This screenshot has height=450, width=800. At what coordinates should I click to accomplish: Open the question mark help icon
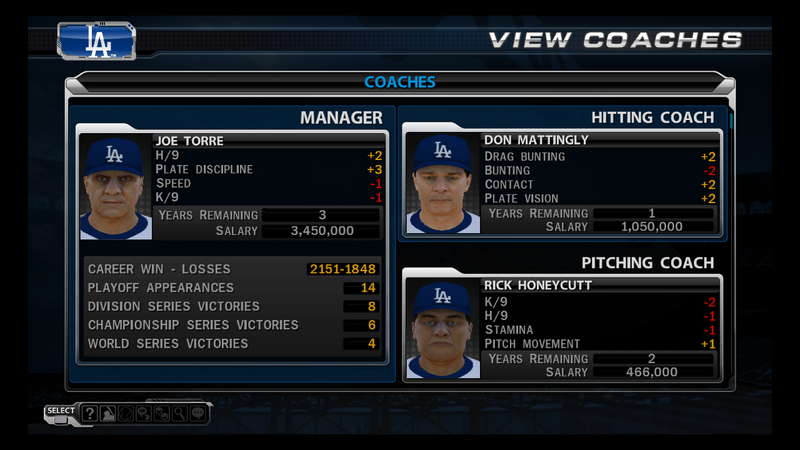(90, 412)
